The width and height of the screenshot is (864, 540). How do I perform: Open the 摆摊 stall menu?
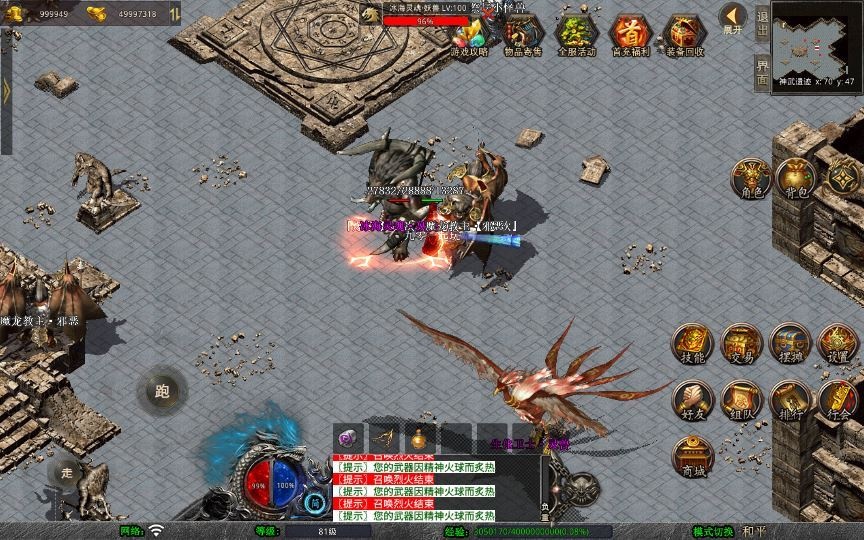click(789, 344)
